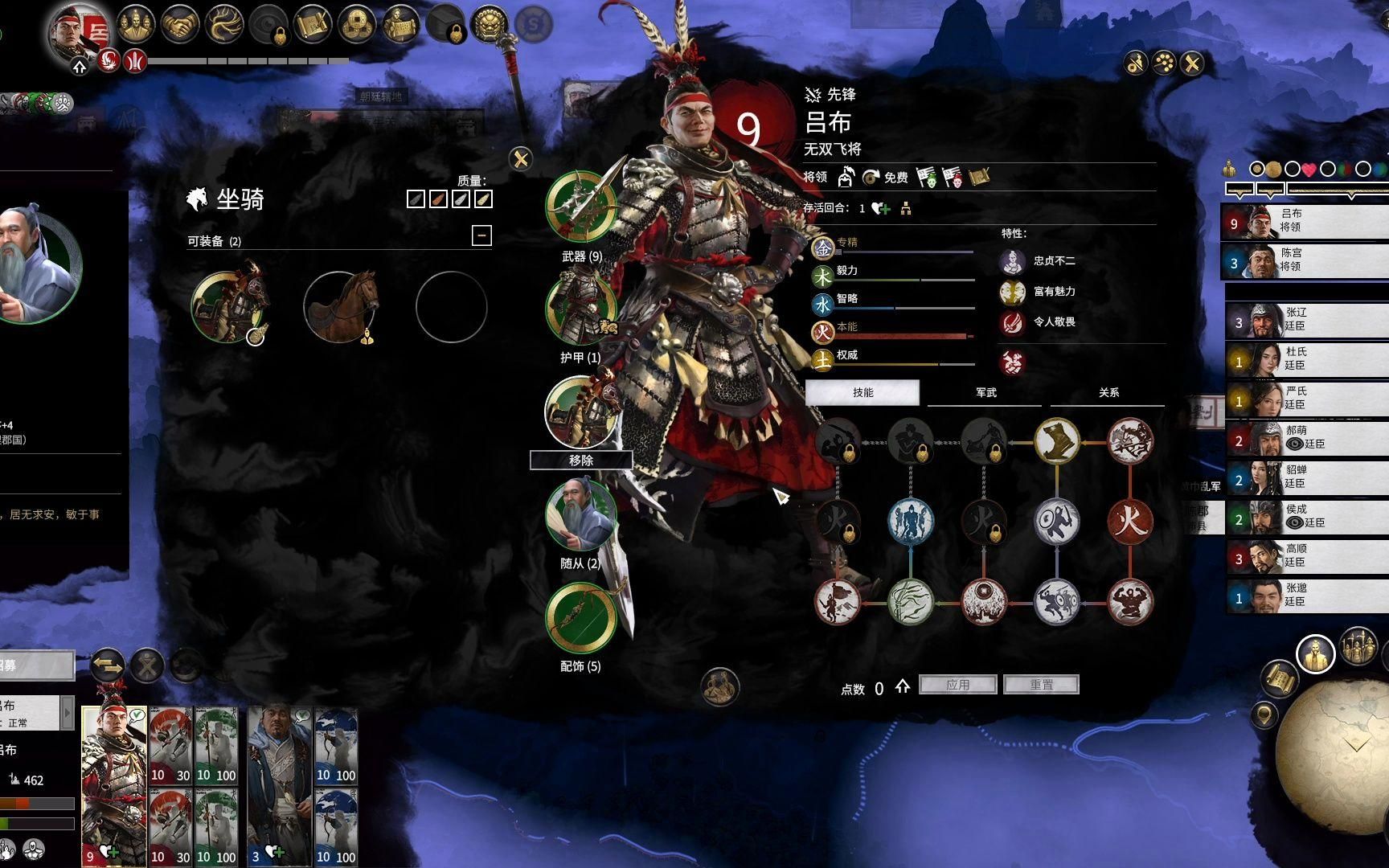Open the 配饰 accessory slot
Screen dimensions: 1389x868
[580, 618]
